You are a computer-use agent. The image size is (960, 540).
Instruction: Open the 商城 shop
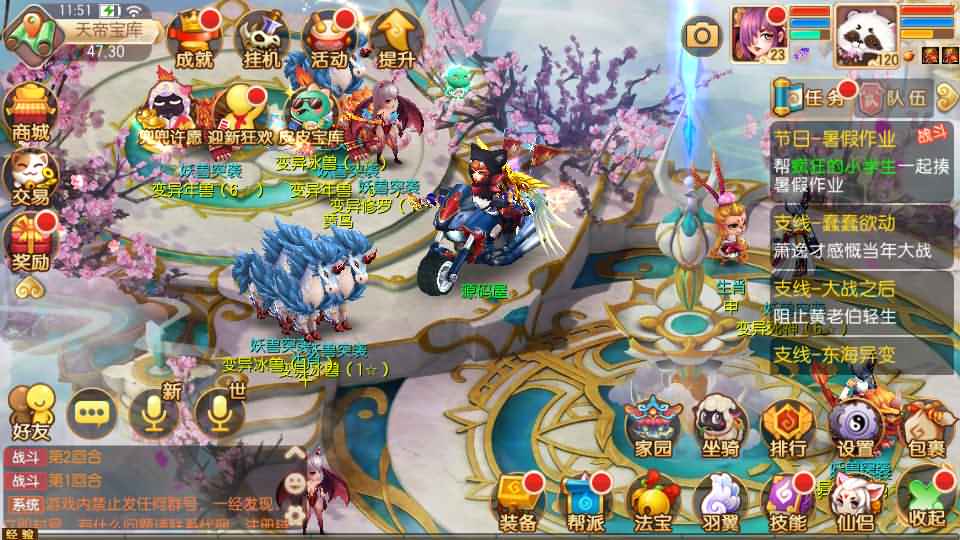click(30, 110)
